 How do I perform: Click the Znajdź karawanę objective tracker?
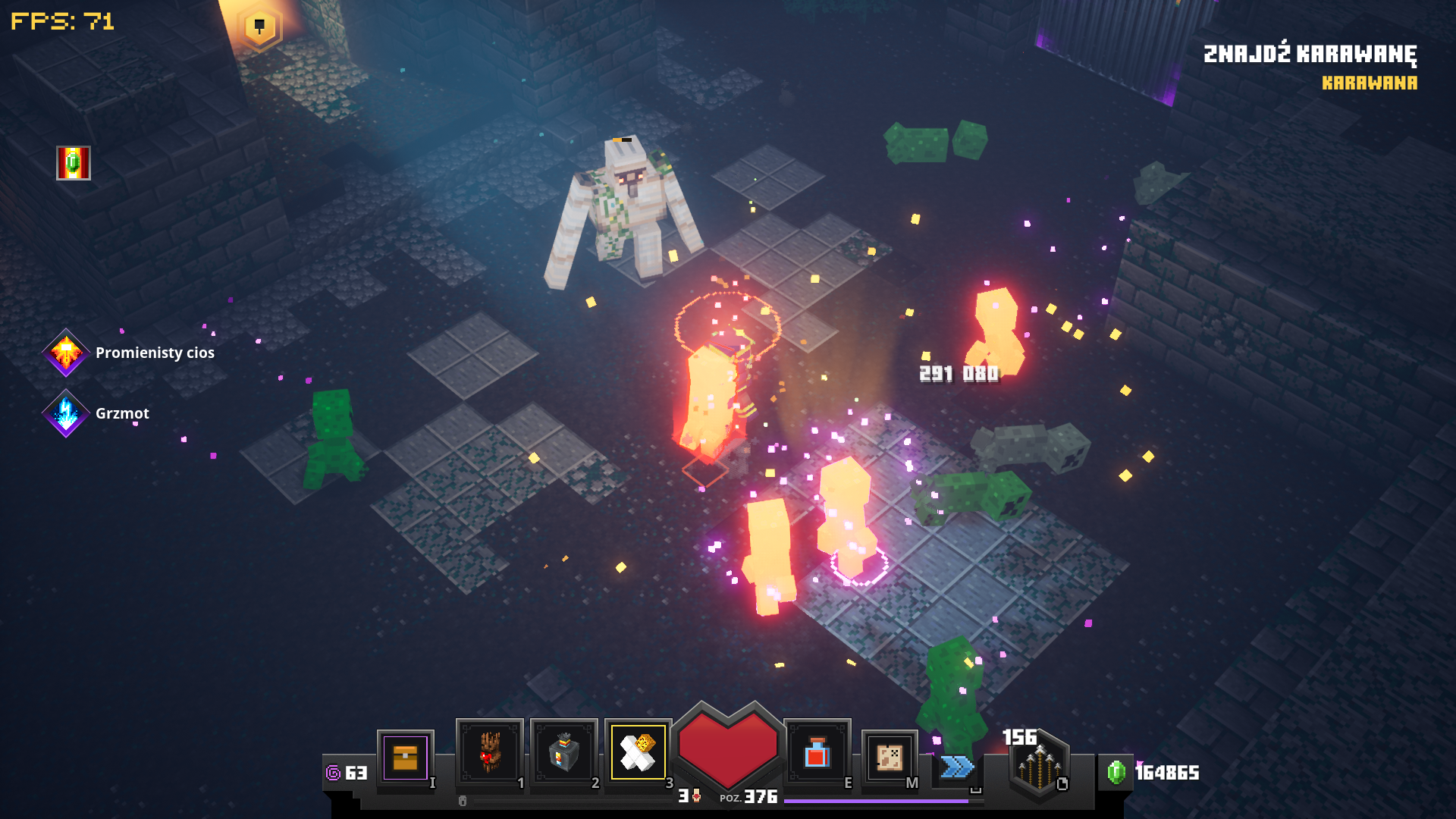point(1310,55)
